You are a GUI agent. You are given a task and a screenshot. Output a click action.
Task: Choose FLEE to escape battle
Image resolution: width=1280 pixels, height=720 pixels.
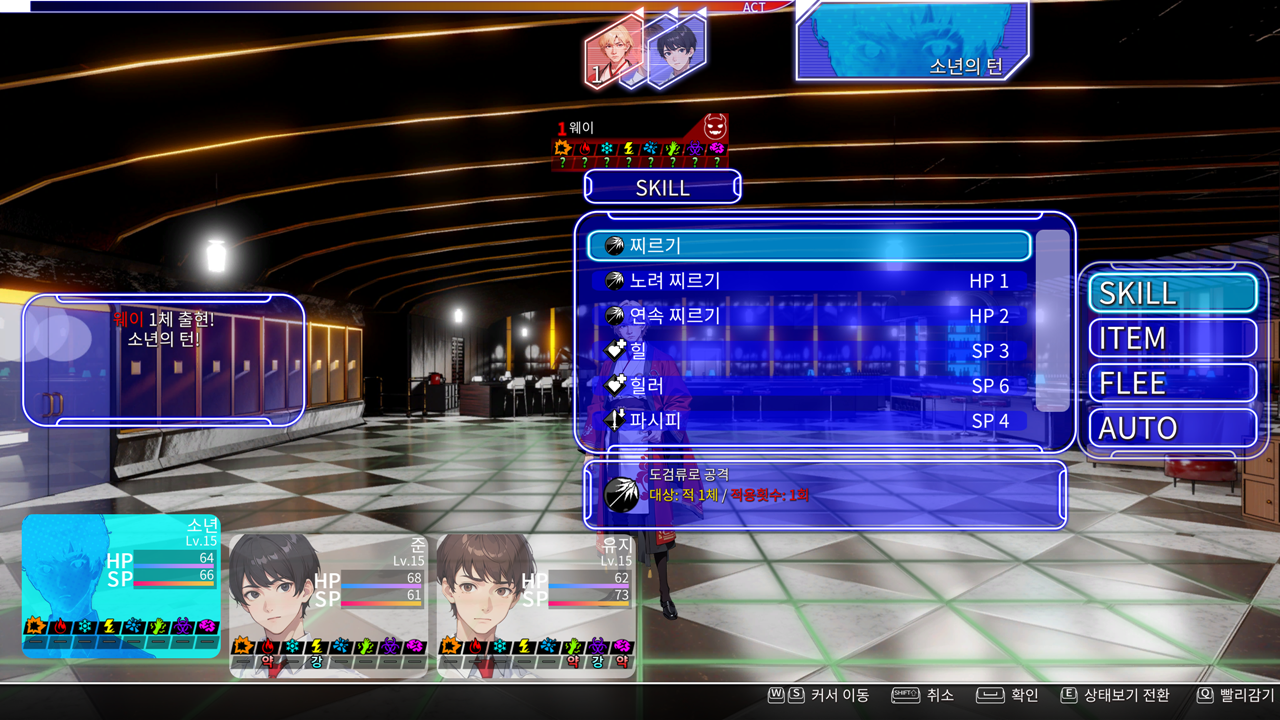pyautogui.click(x=1172, y=383)
